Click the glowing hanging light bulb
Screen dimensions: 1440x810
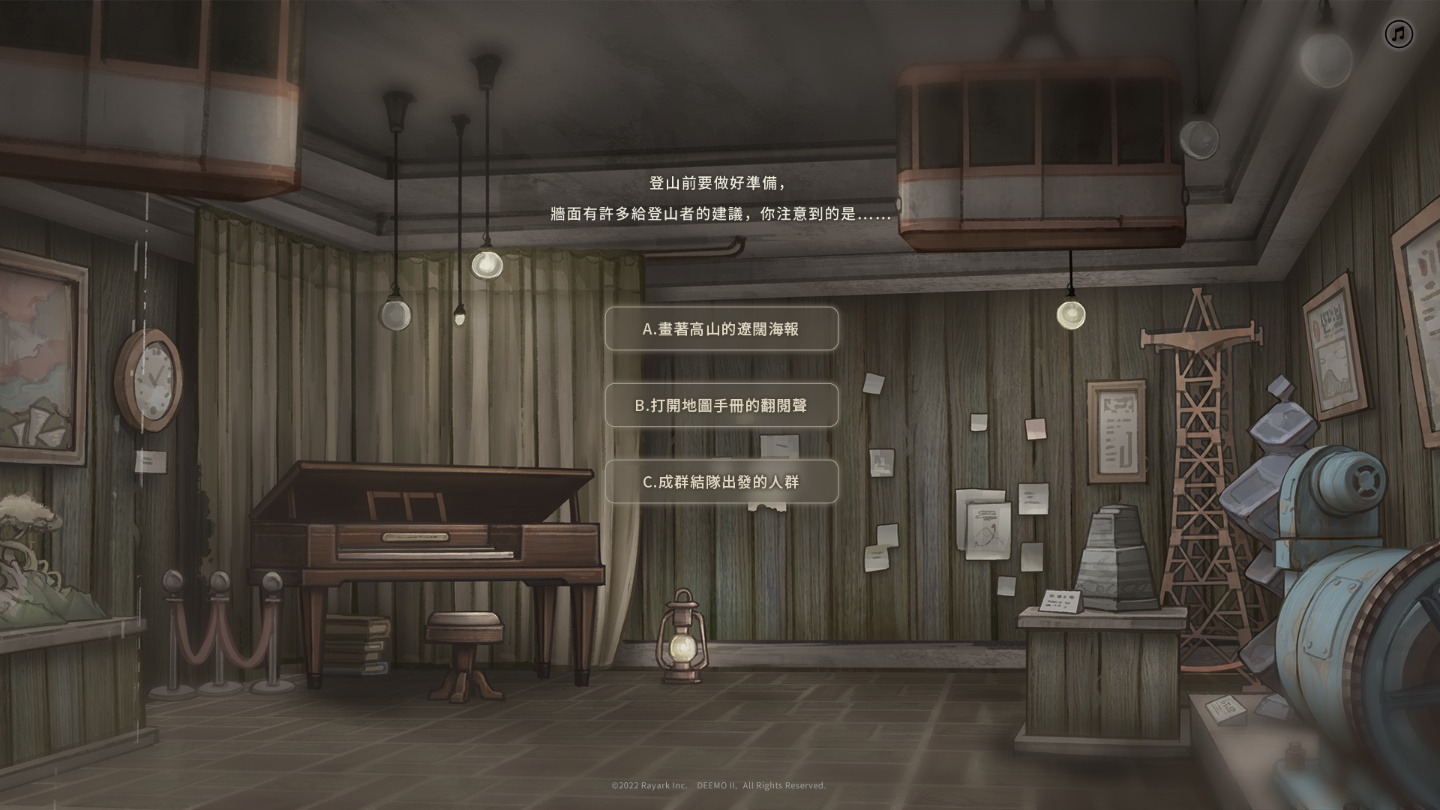1069,316
